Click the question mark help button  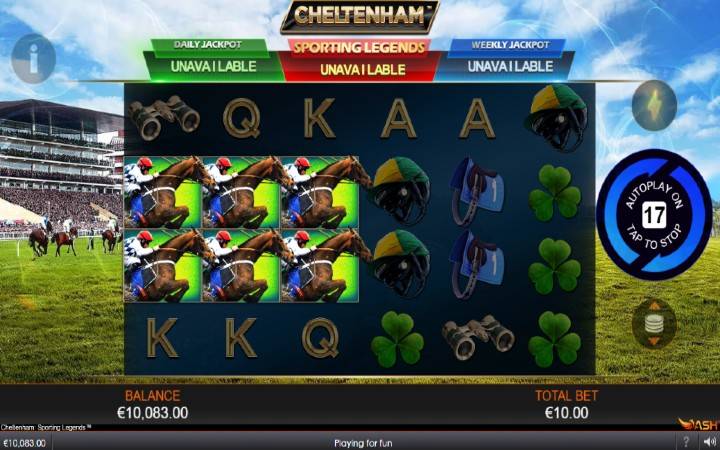[x=686, y=442]
